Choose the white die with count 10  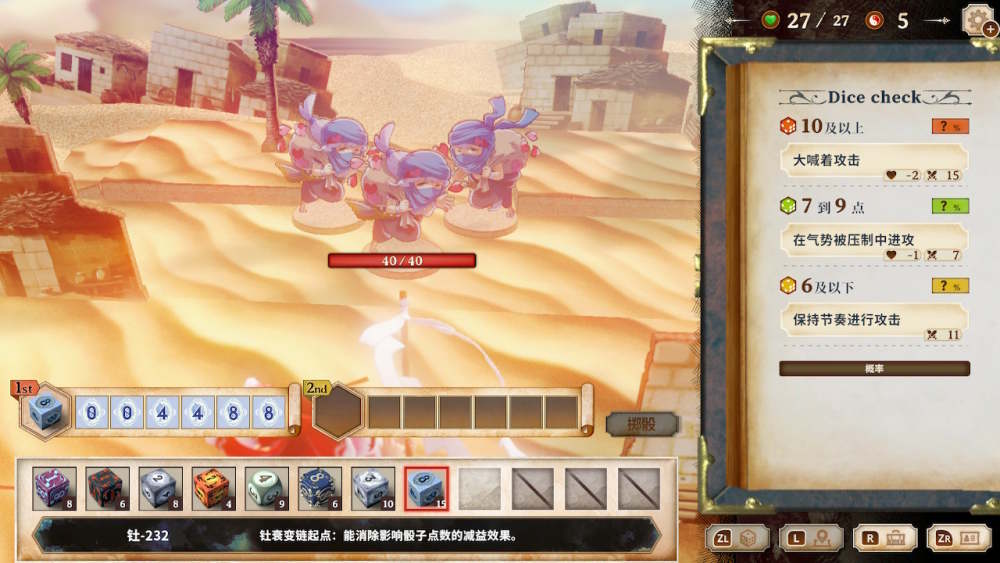pyautogui.click(x=372, y=488)
